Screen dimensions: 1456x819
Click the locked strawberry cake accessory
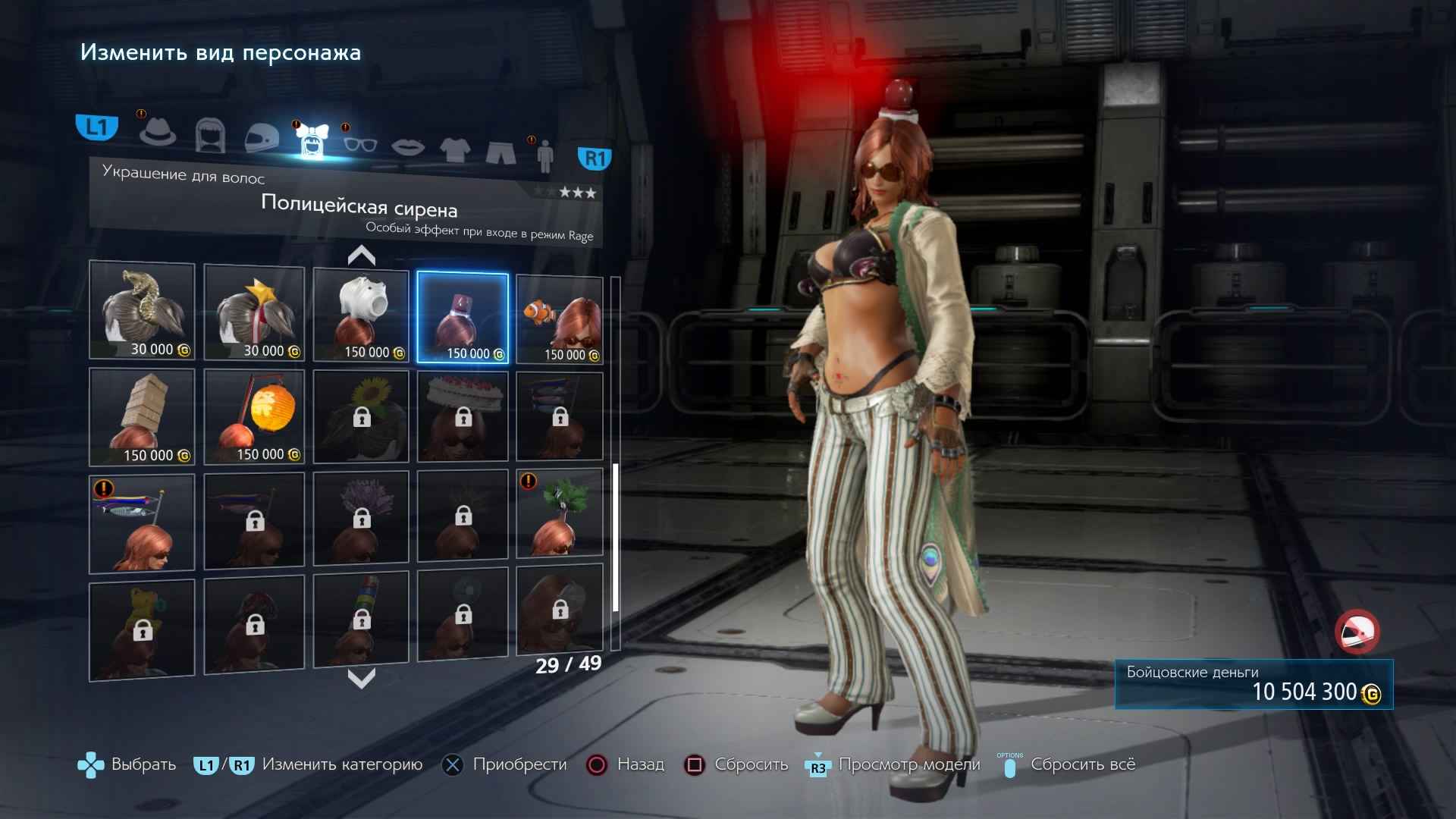463,416
